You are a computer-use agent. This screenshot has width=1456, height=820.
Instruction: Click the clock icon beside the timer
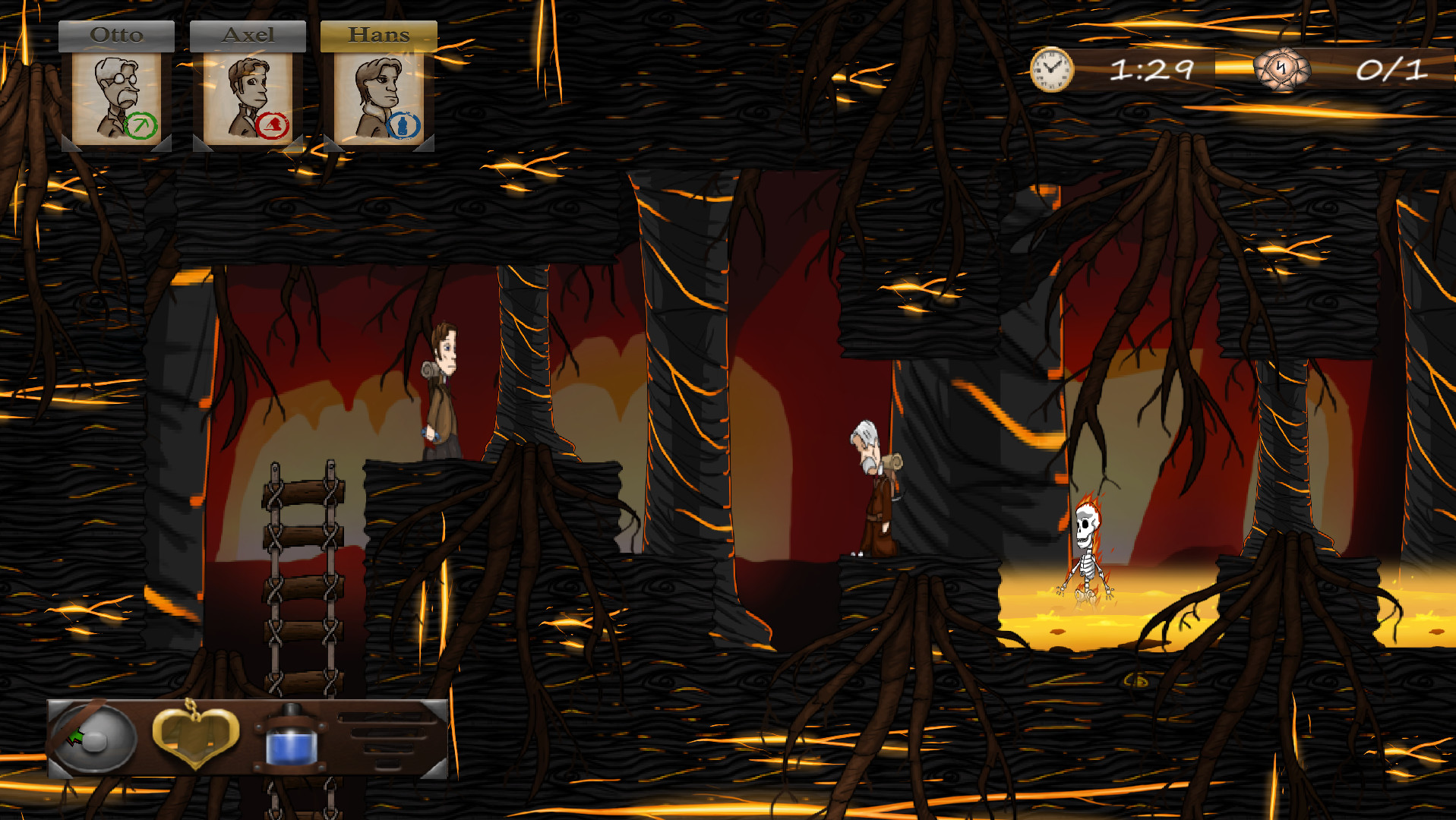tap(1052, 71)
